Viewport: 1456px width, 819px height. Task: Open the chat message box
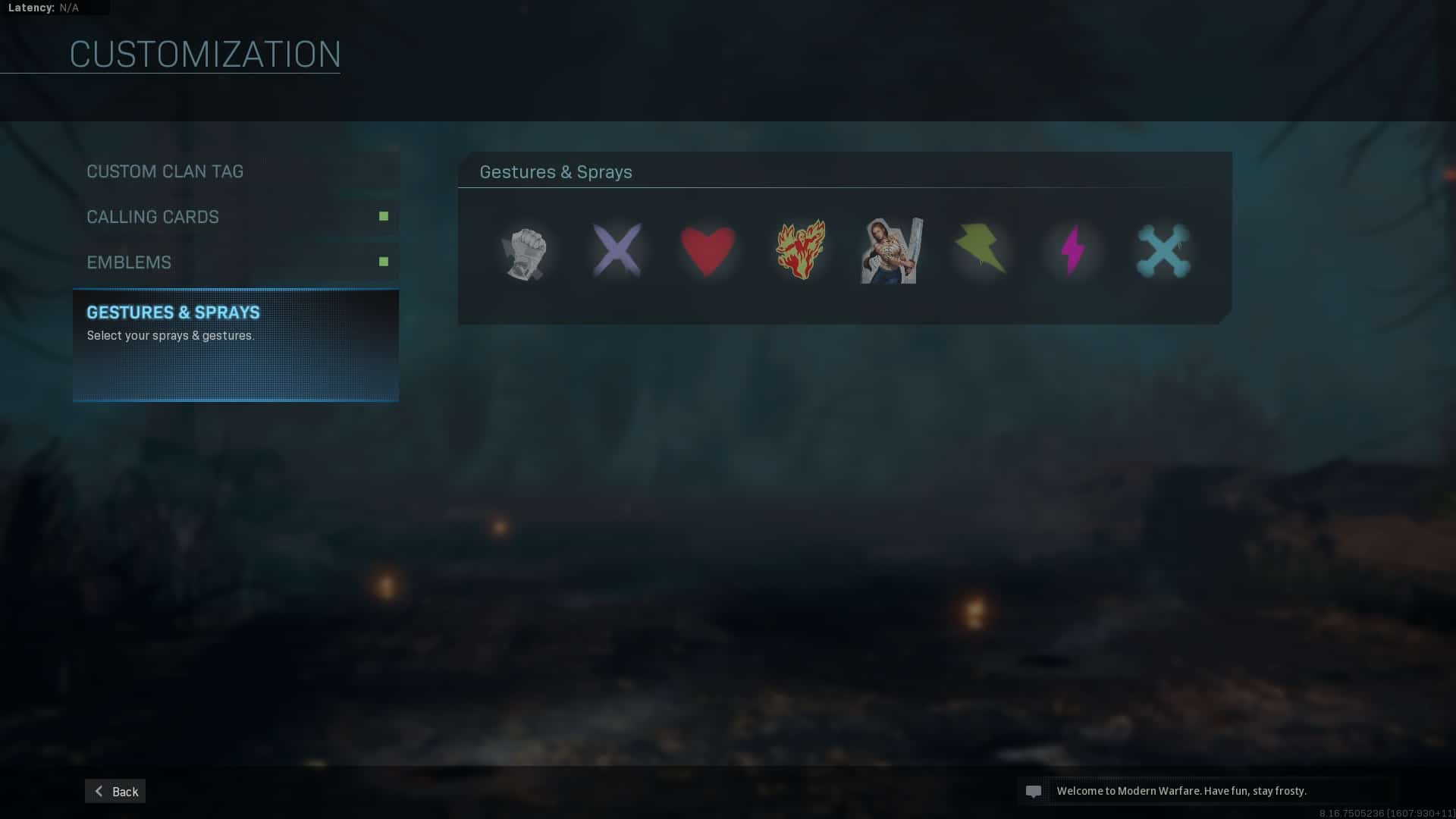[x=1206, y=791]
